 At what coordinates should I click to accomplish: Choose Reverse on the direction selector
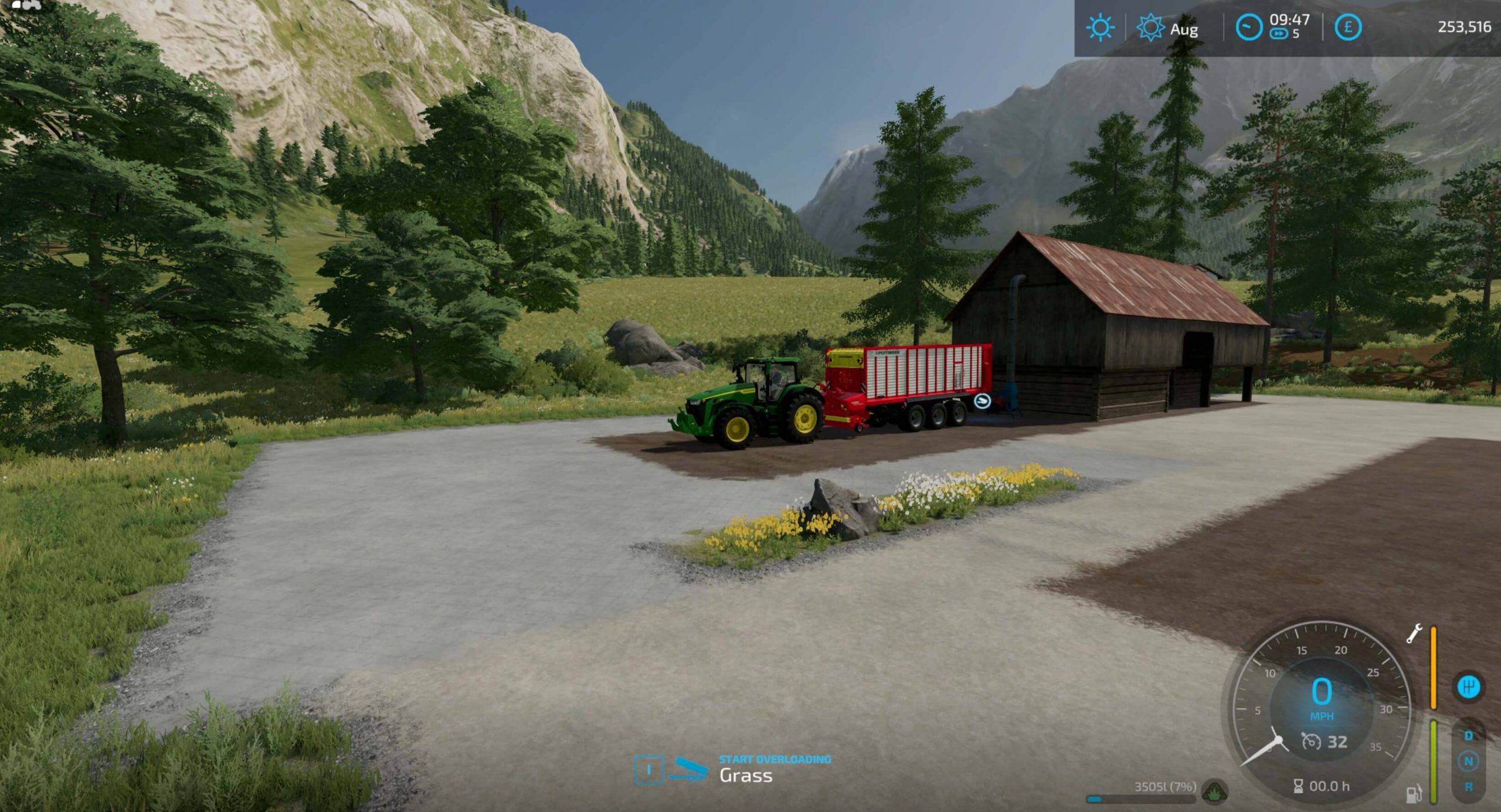(x=1468, y=787)
